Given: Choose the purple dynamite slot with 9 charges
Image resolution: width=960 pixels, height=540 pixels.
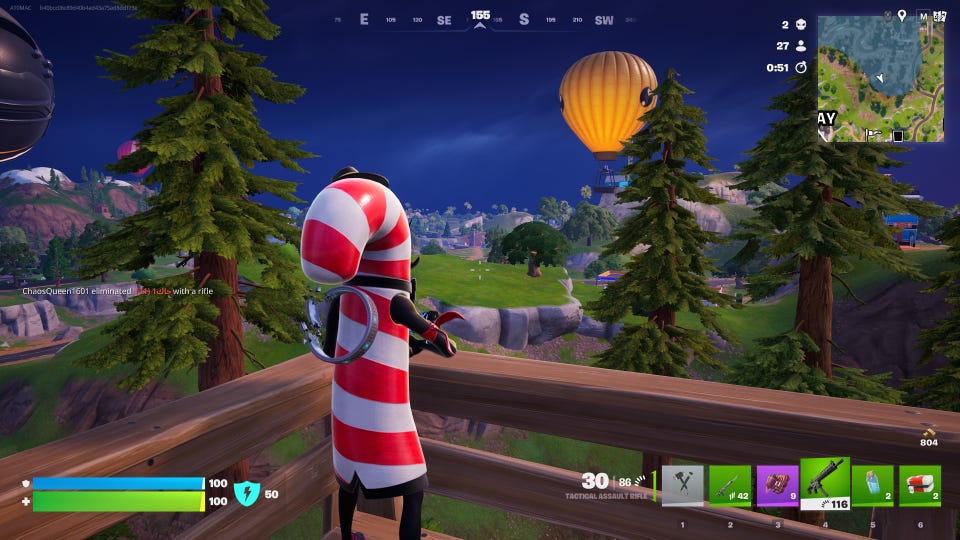Looking at the screenshot, I should click(x=777, y=485).
